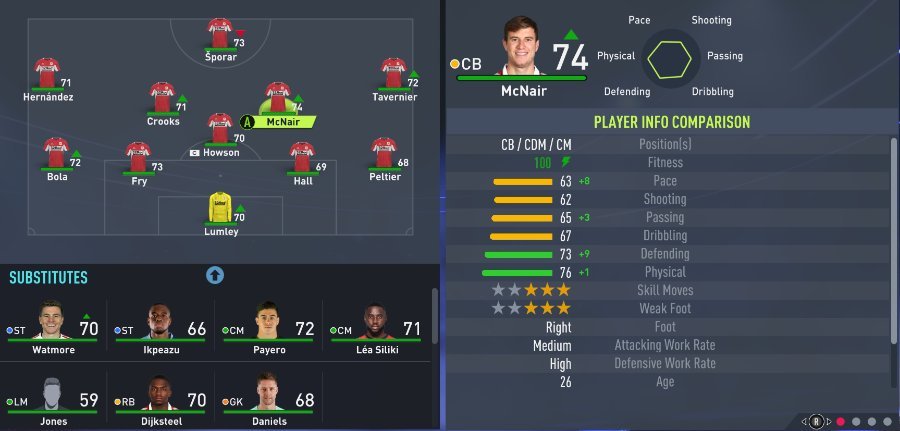
Task: Select centre back Hall
Action: pos(302,157)
